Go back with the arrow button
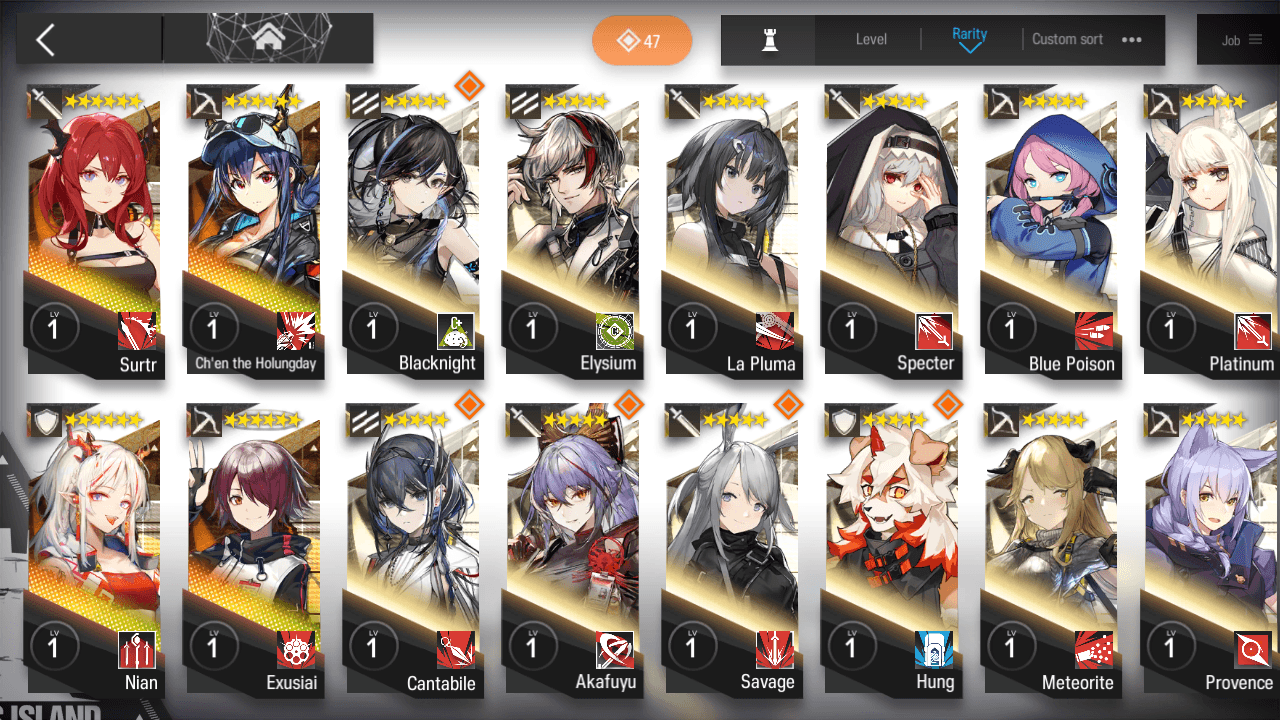The image size is (1280, 720). pyautogui.click(x=46, y=40)
